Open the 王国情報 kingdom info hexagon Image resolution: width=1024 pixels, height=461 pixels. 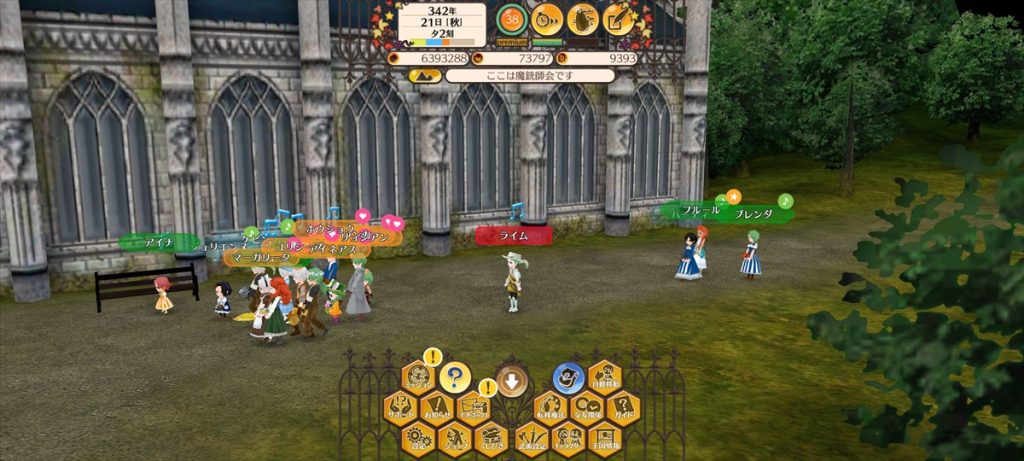(x=604, y=437)
